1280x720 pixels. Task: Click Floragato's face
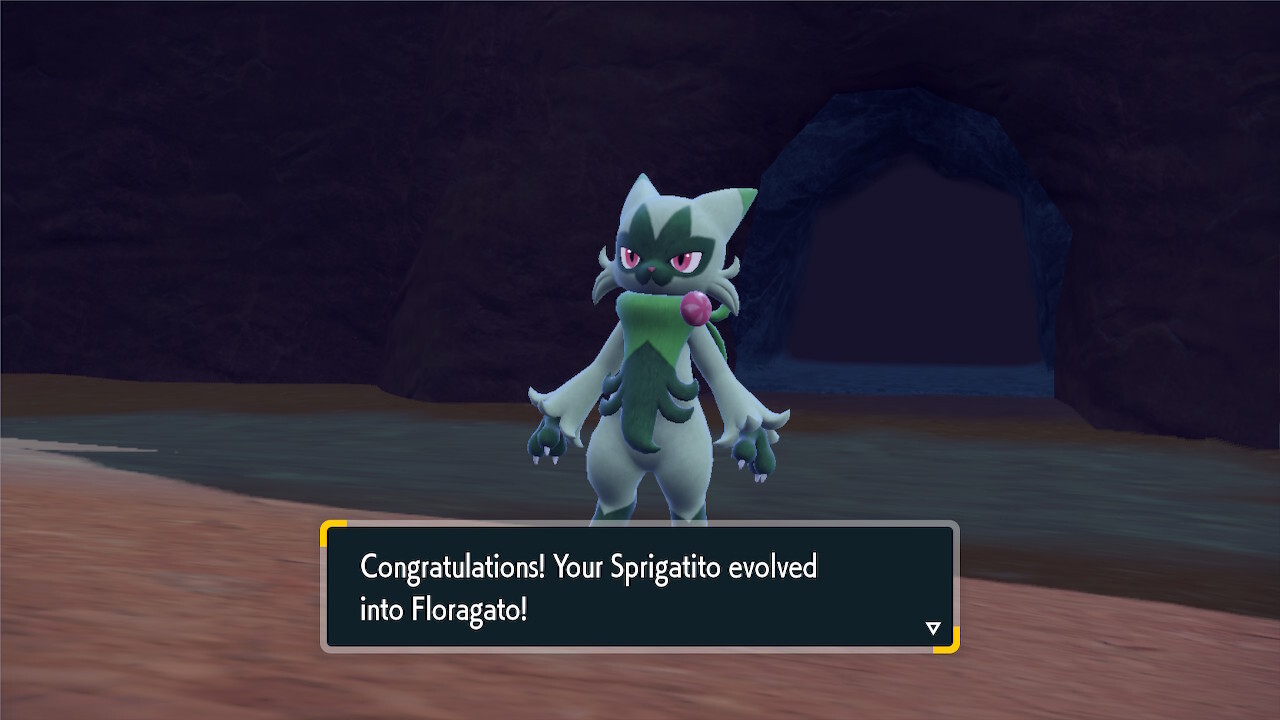(x=660, y=260)
